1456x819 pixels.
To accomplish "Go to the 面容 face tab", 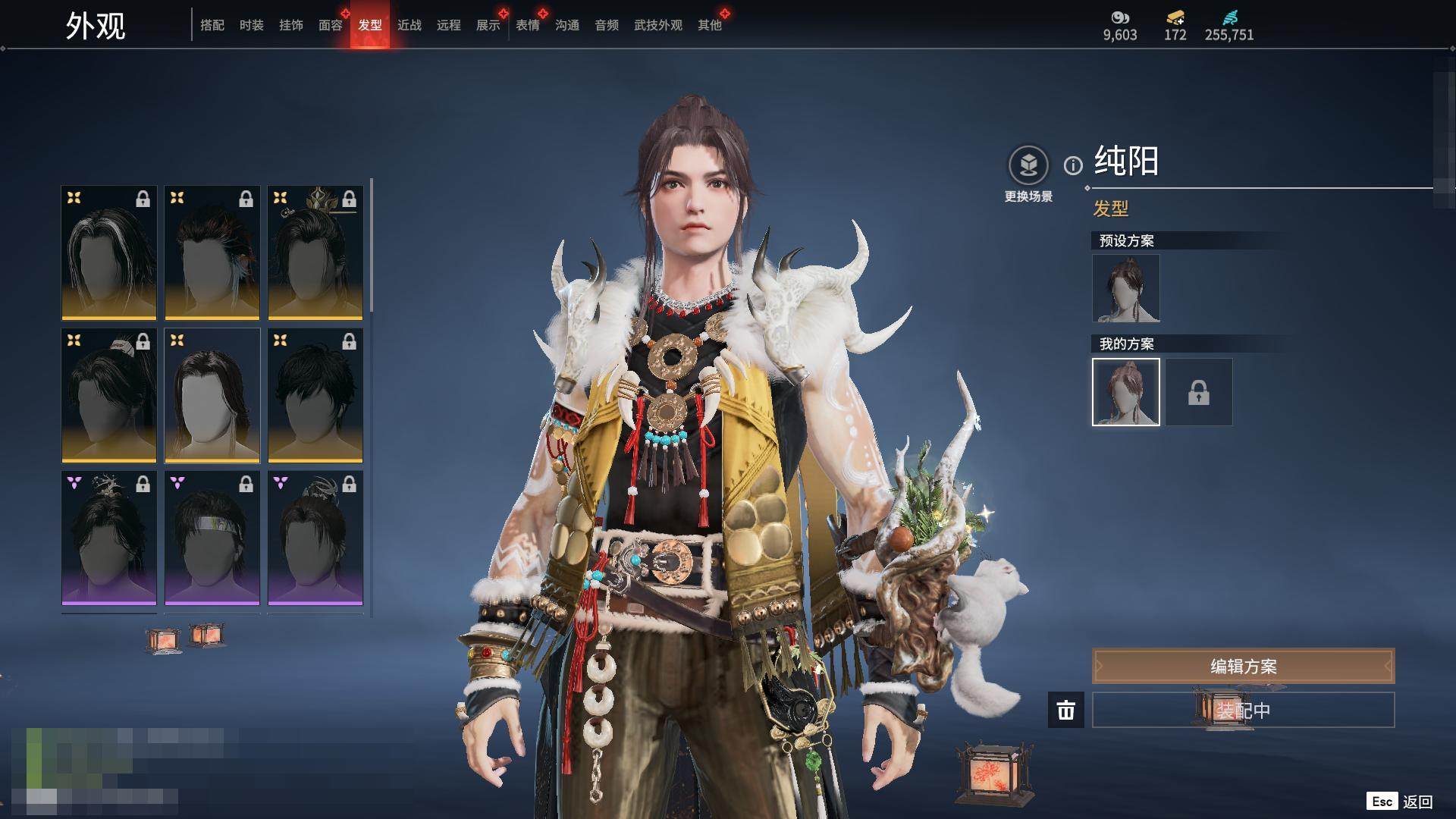I will pos(331,25).
